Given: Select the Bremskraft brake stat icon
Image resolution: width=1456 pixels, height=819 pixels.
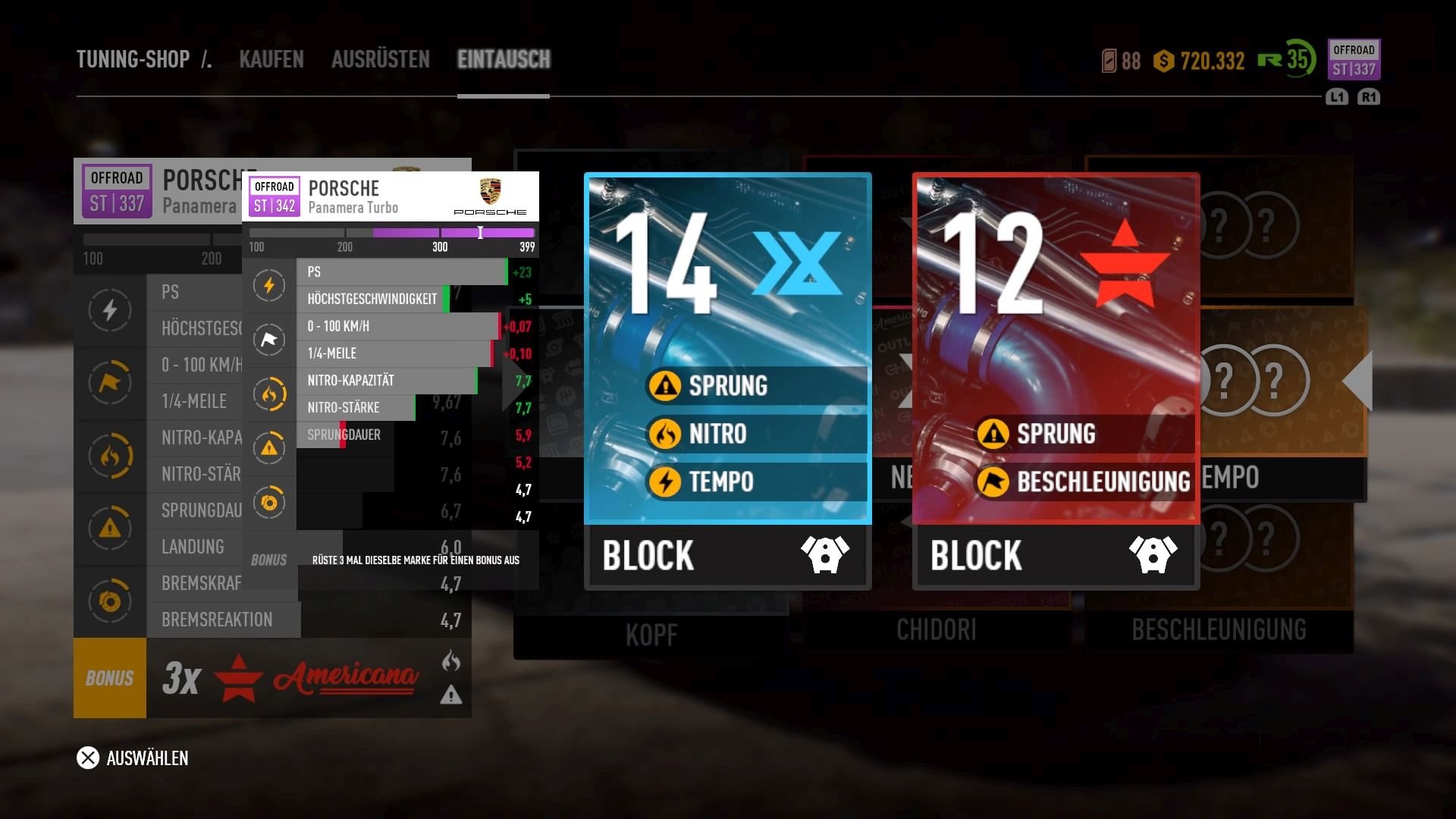Looking at the screenshot, I should pyautogui.click(x=111, y=601).
